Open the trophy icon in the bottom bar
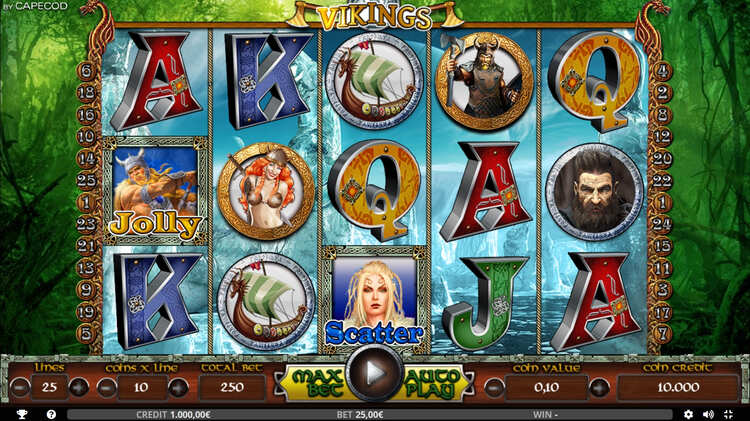 tap(22, 413)
